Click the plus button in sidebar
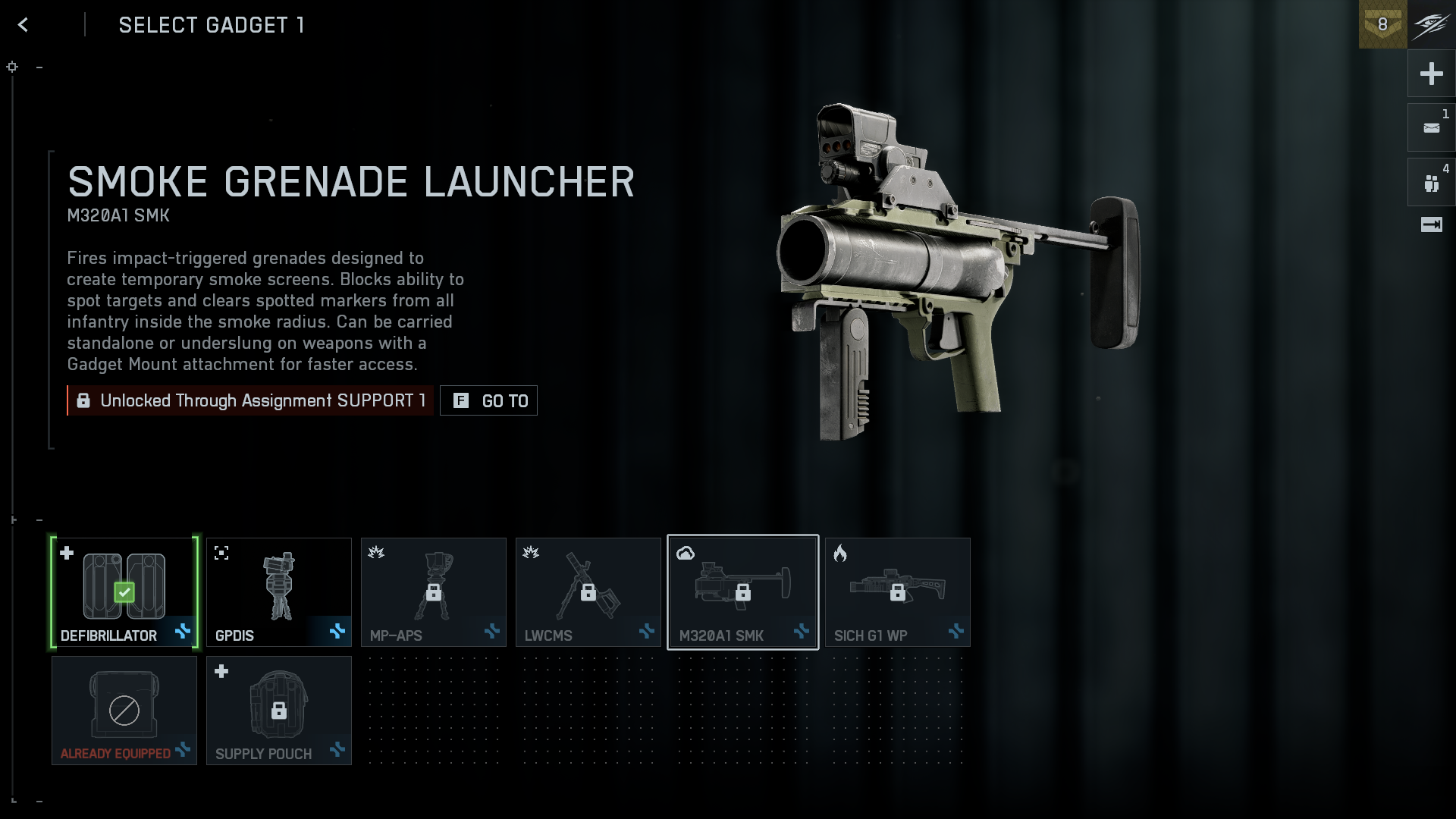1456x819 pixels. (1431, 74)
